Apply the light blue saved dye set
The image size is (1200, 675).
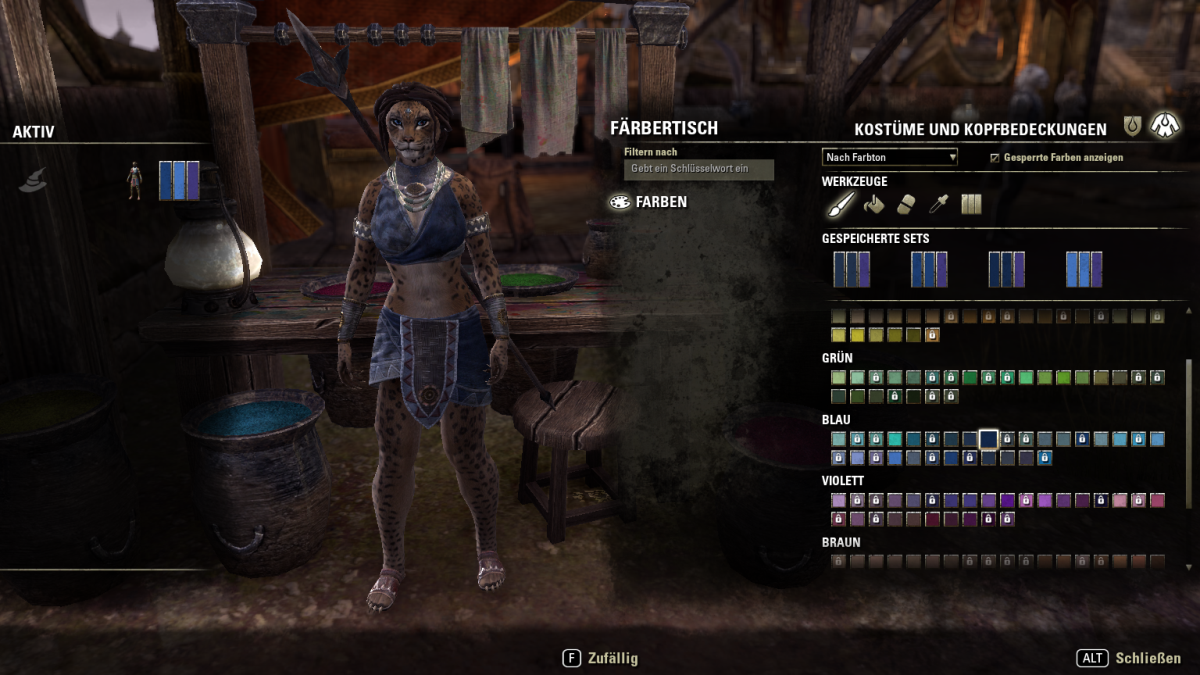pos(1084,269)
